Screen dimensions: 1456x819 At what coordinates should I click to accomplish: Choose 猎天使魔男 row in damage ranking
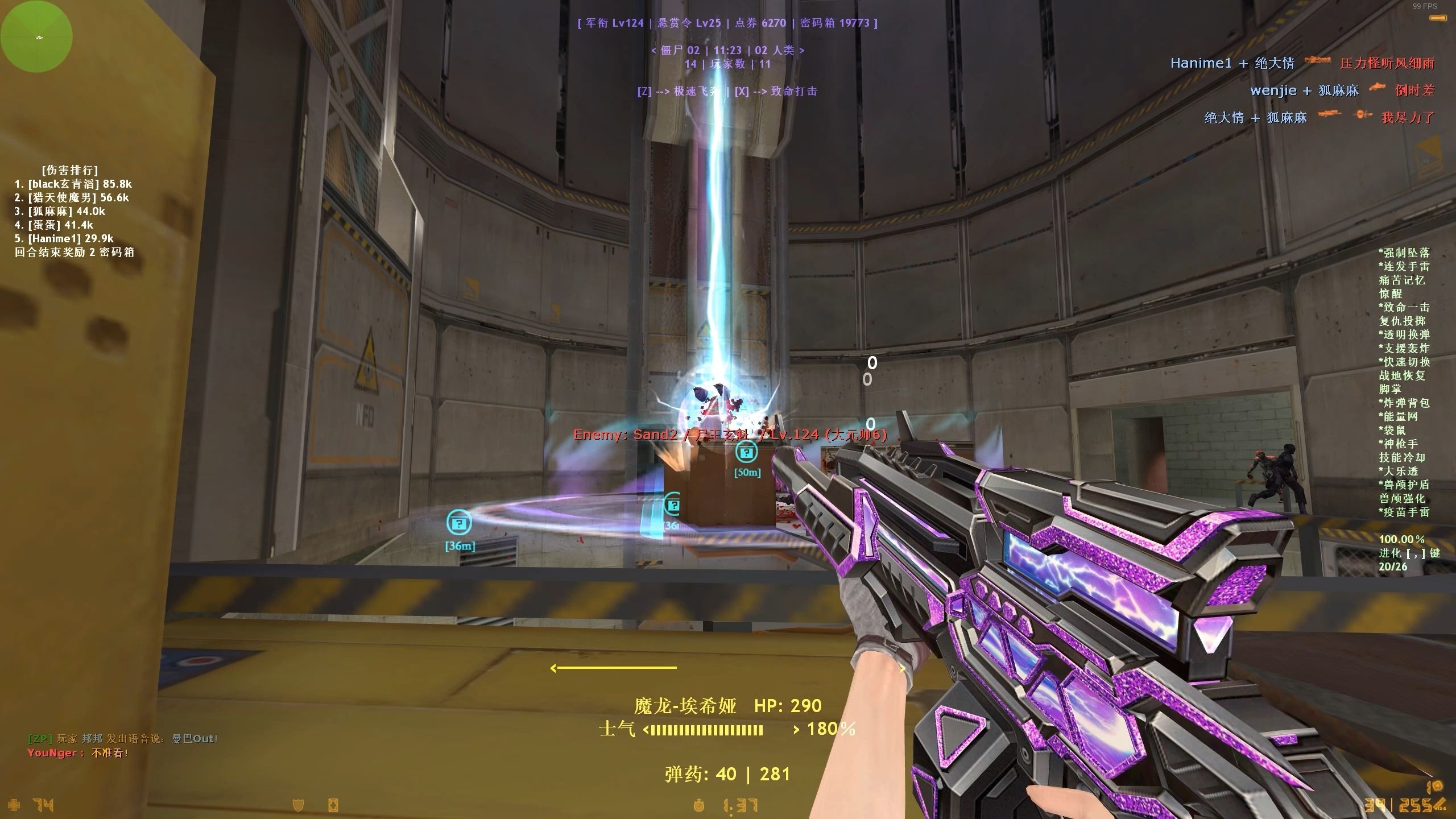72,198
